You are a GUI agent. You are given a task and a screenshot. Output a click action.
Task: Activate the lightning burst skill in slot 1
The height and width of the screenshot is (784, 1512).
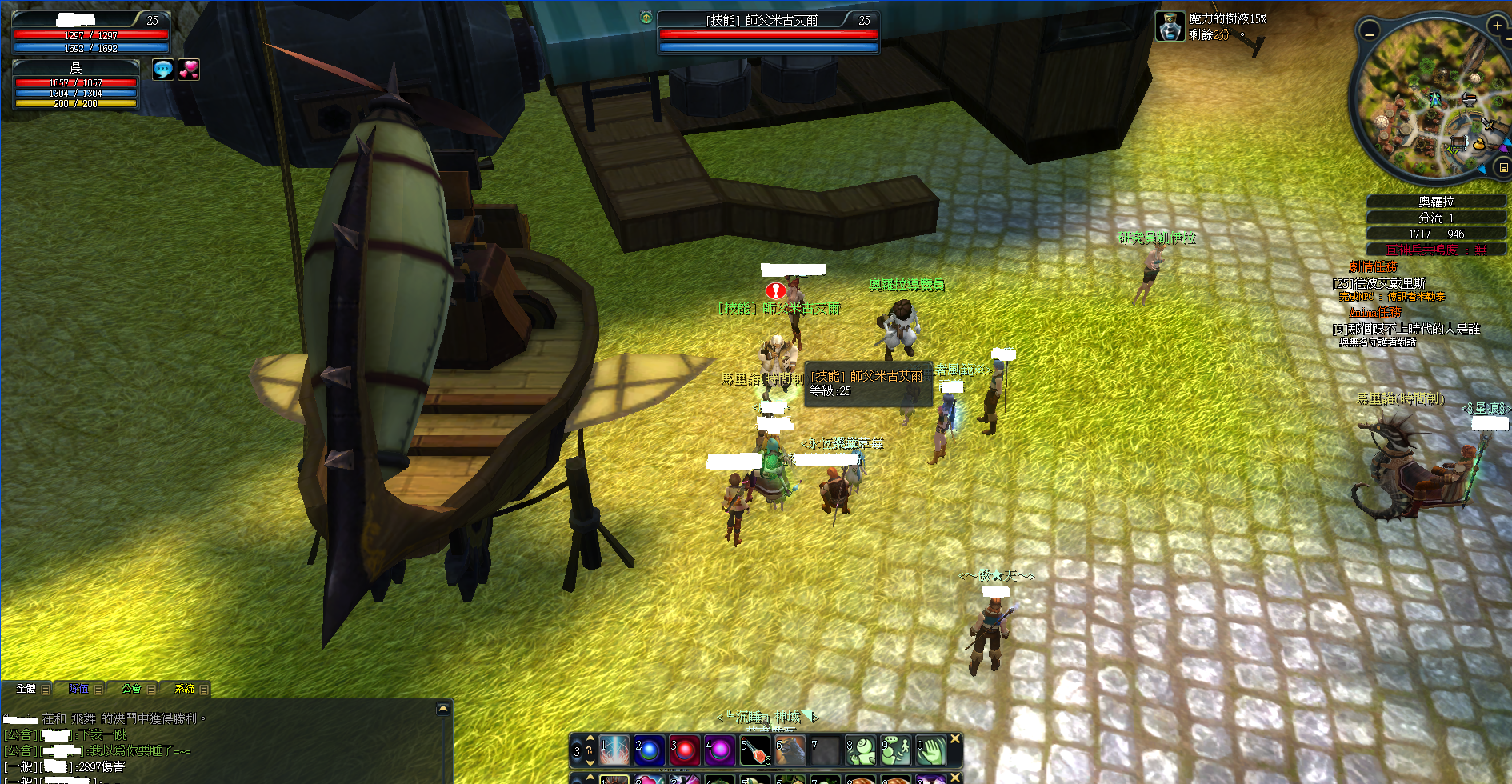tap(614, 750)
